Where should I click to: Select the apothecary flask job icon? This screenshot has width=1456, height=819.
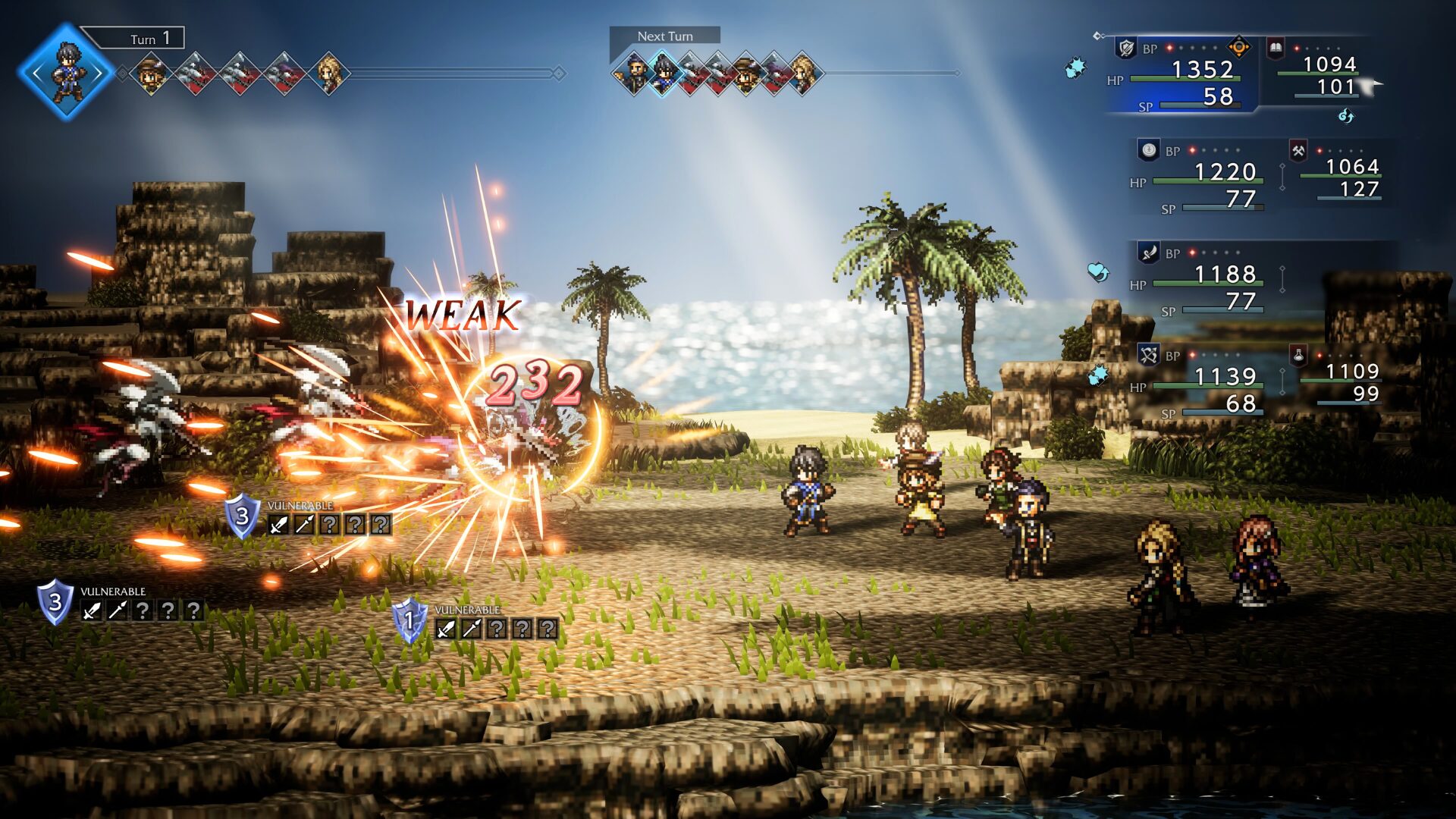click(x=1298, y=354)
